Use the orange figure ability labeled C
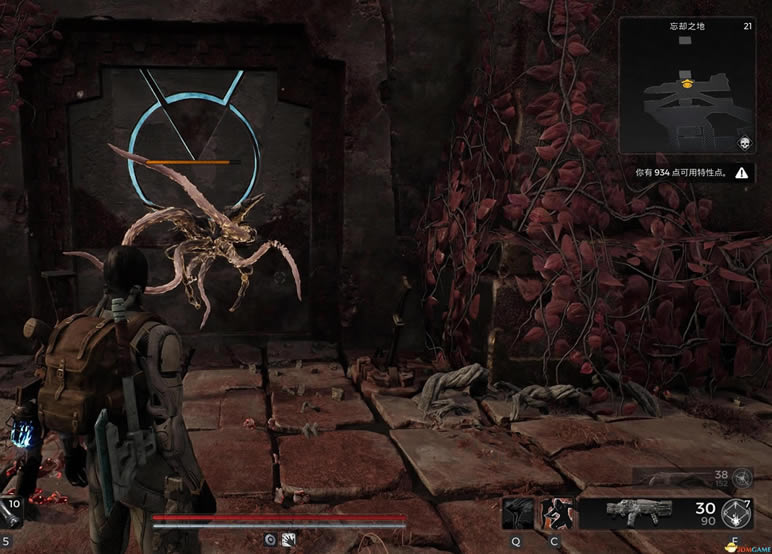 tap(555, 514)
